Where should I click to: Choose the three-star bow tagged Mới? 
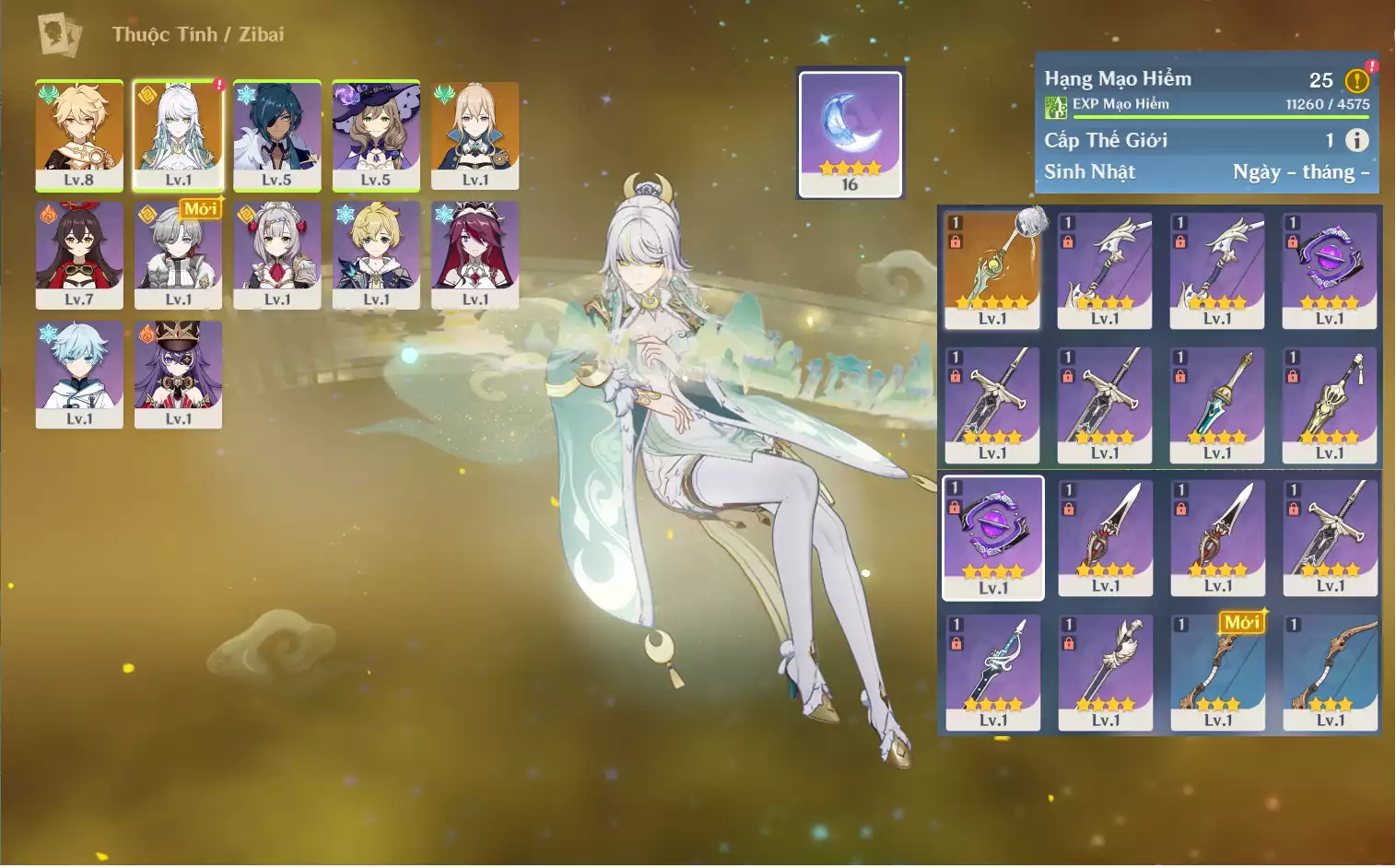click(1217, 673)
